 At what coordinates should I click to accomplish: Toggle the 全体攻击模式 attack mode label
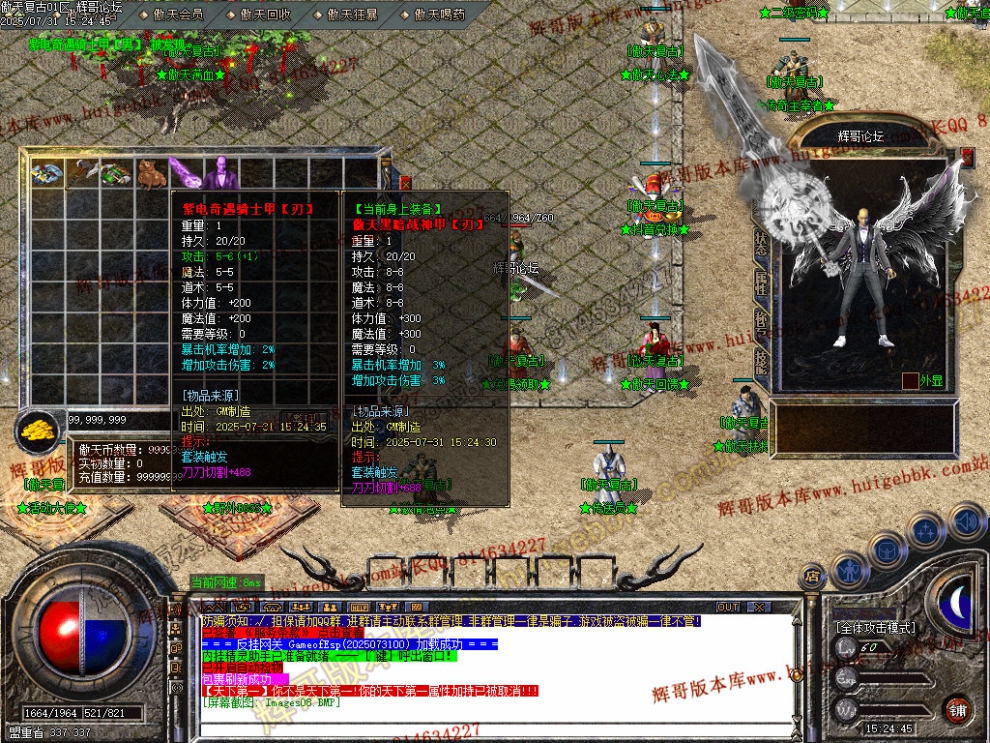click(x=876, y=627)
